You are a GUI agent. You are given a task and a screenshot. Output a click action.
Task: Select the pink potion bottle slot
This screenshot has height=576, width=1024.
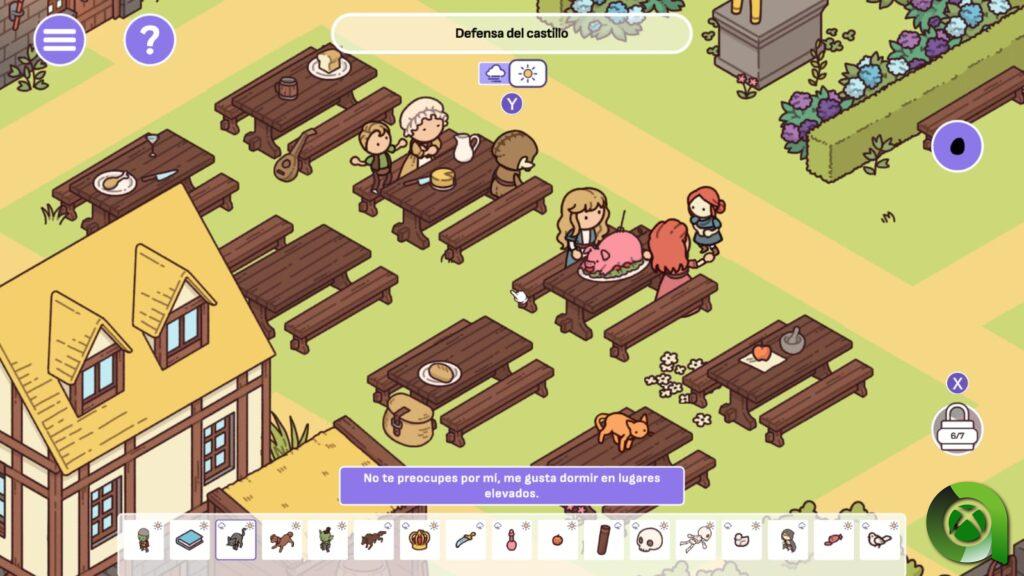[x=511, y=540]
